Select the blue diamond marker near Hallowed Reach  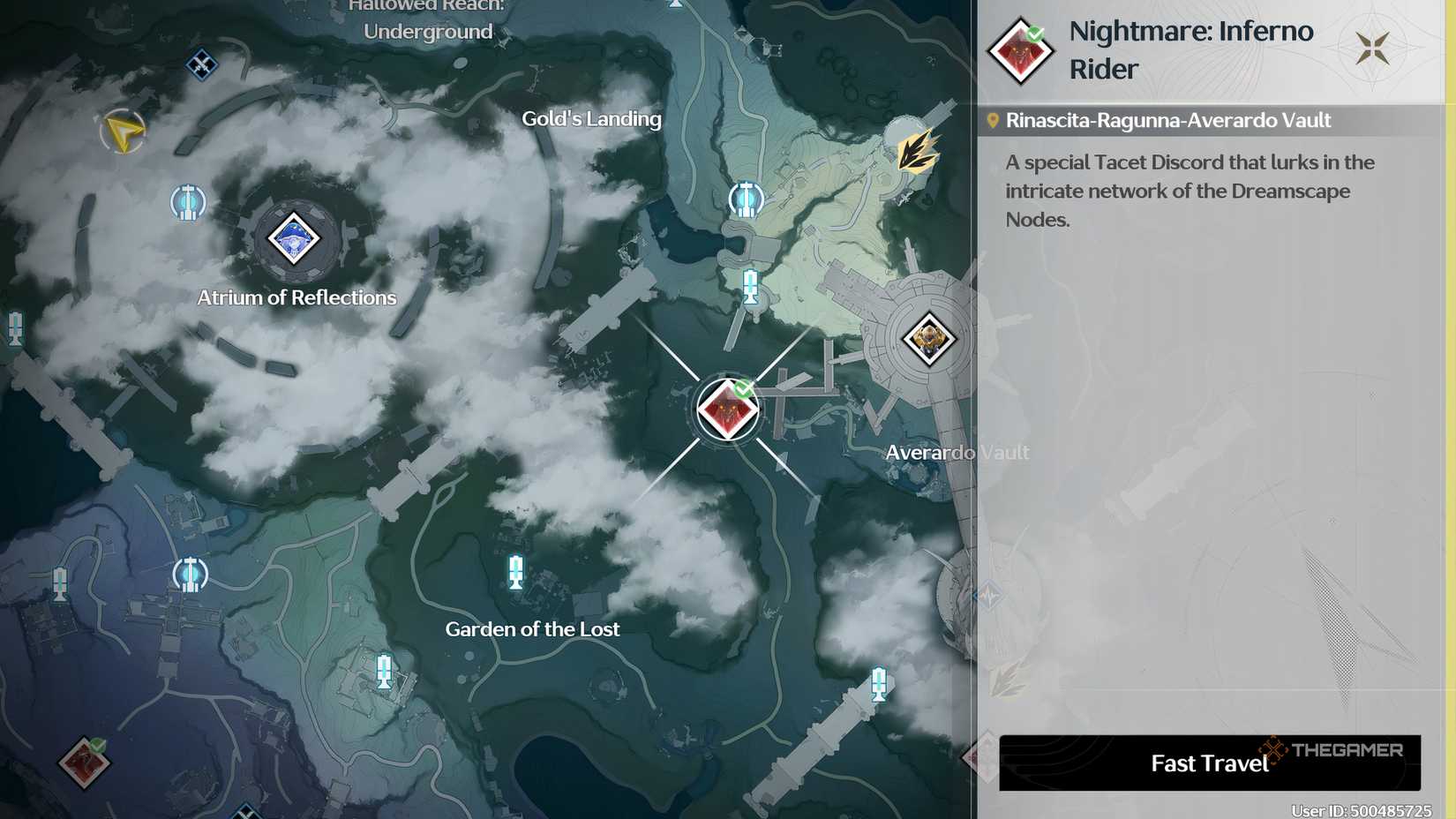click(201, 63)
